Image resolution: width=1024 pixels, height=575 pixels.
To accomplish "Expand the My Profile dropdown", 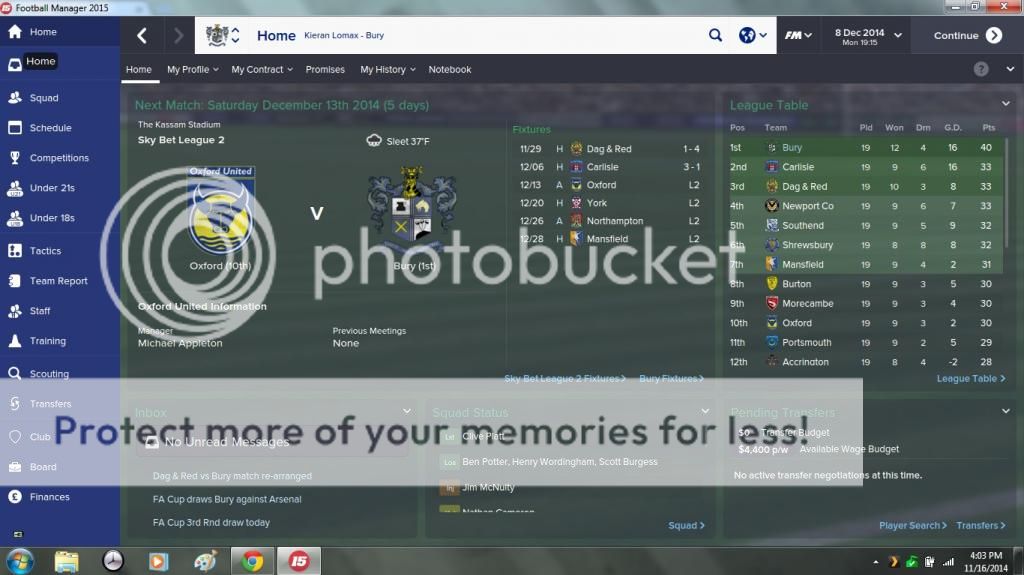I will click(192, 70).
